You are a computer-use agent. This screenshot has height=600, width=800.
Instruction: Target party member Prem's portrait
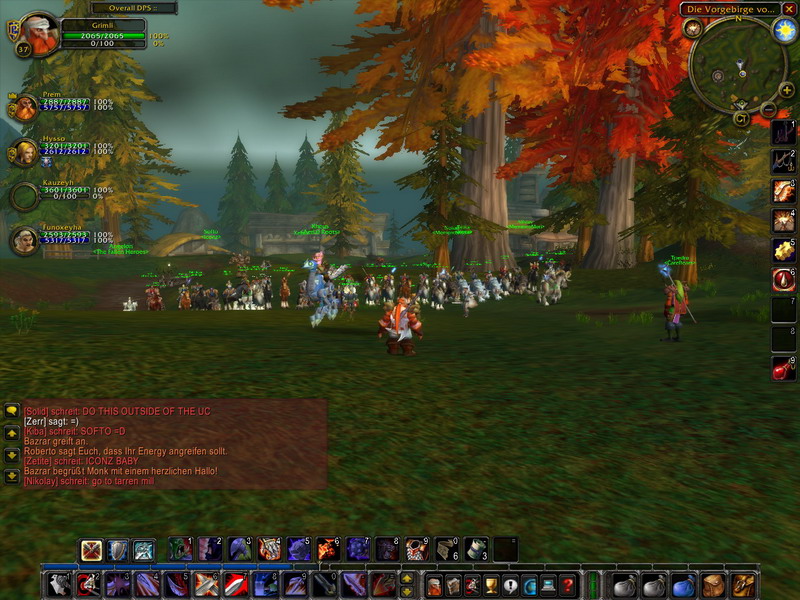tap(24, 106)
